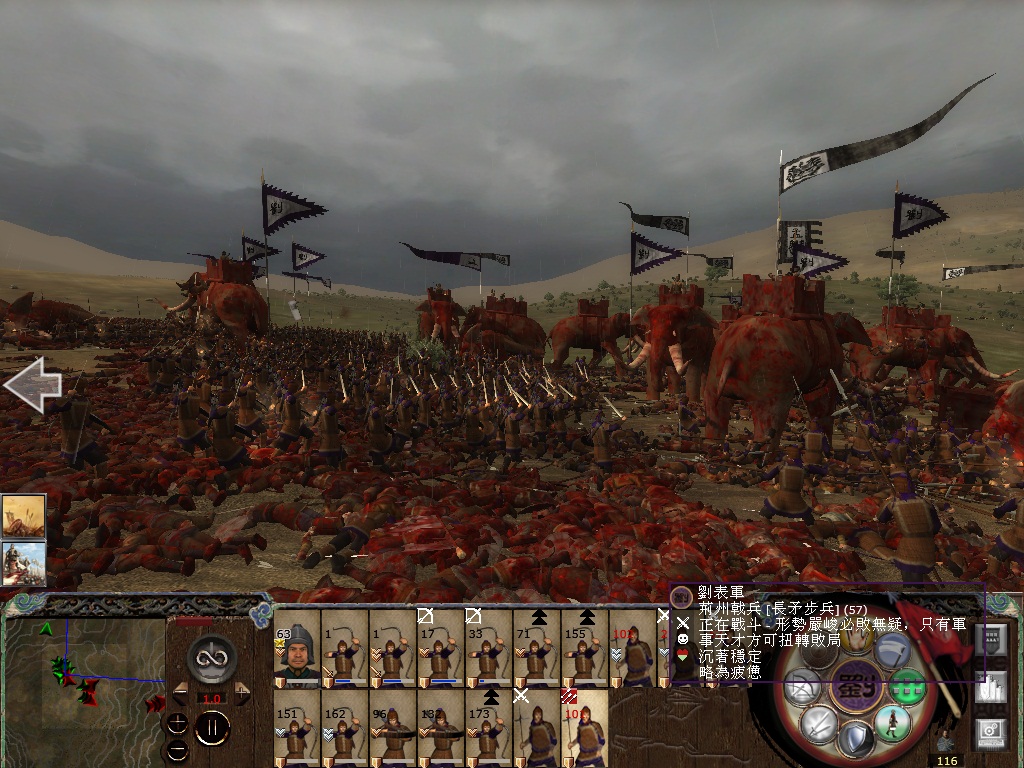Activate the shield guard mode button
This screenshot has width=1024, height=768.
pyautogui.click(x=855, y=740)
